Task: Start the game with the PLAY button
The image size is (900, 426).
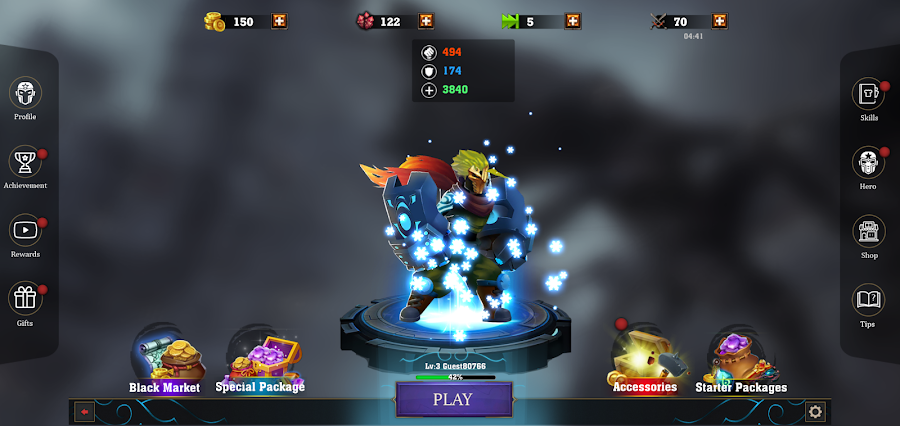Action: [x=451, y=399]
